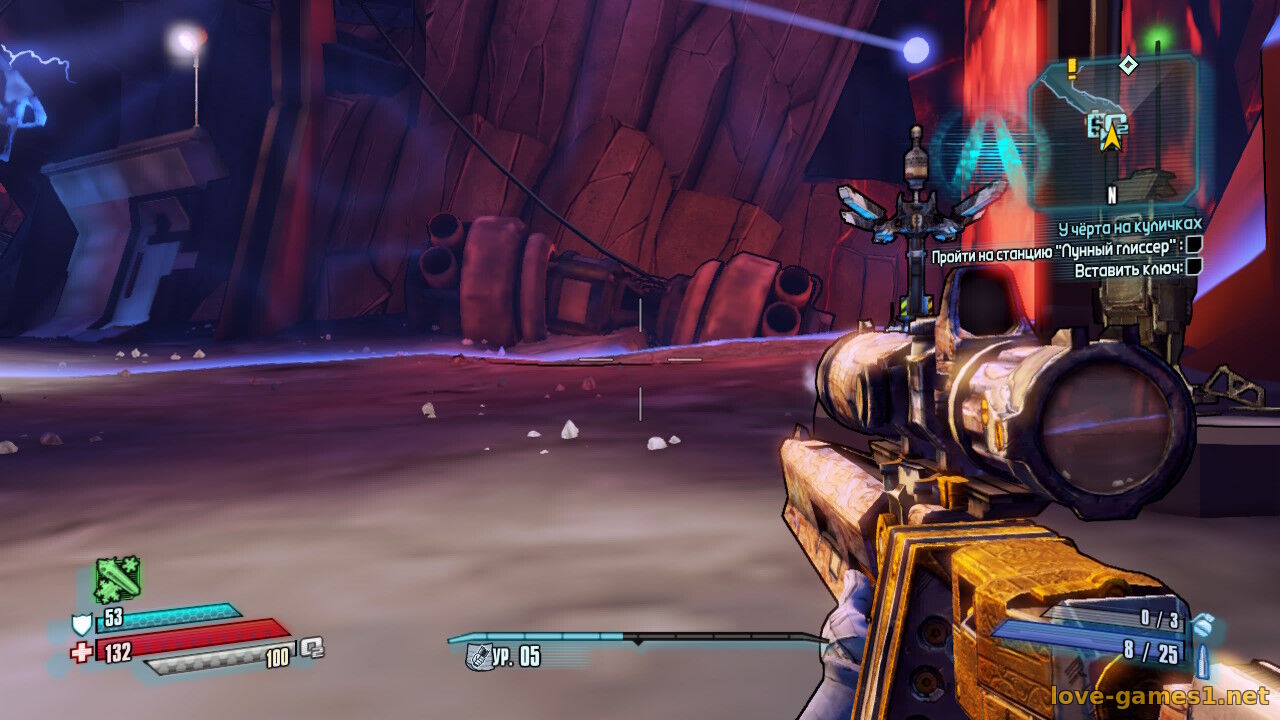Click the red cross health icon
The image size is (1280, 720).
click(x=81, y=653)
